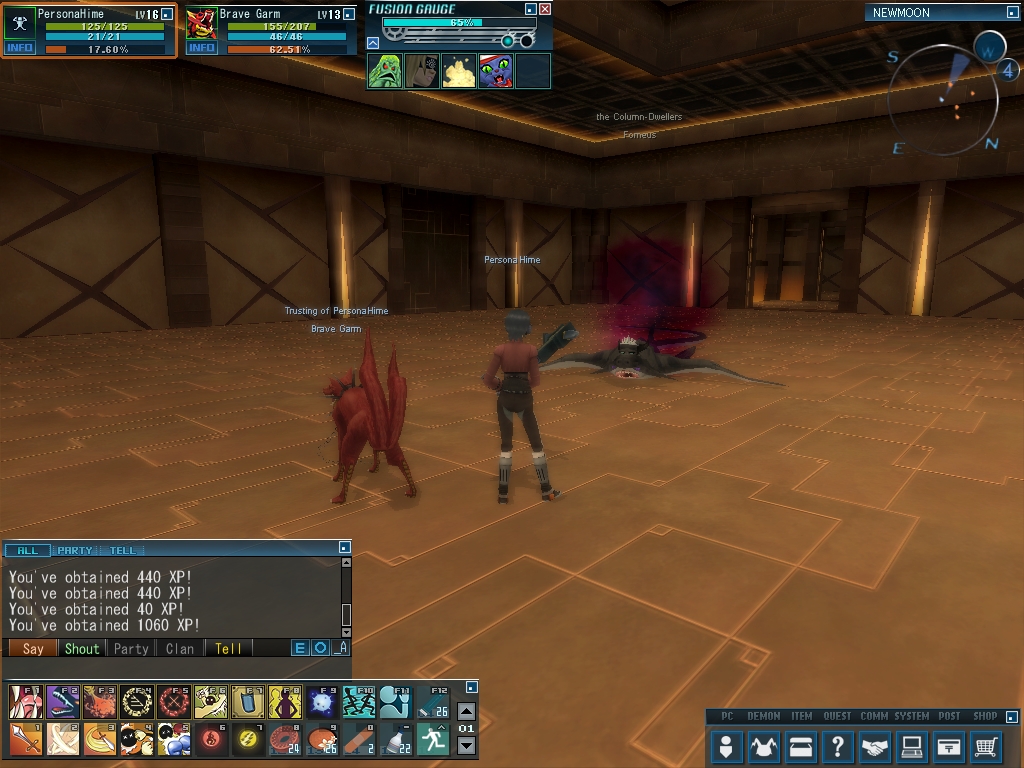Screen dimensions: 1024x768
Task: Use the spray bottle item
Action: point(396,740)
